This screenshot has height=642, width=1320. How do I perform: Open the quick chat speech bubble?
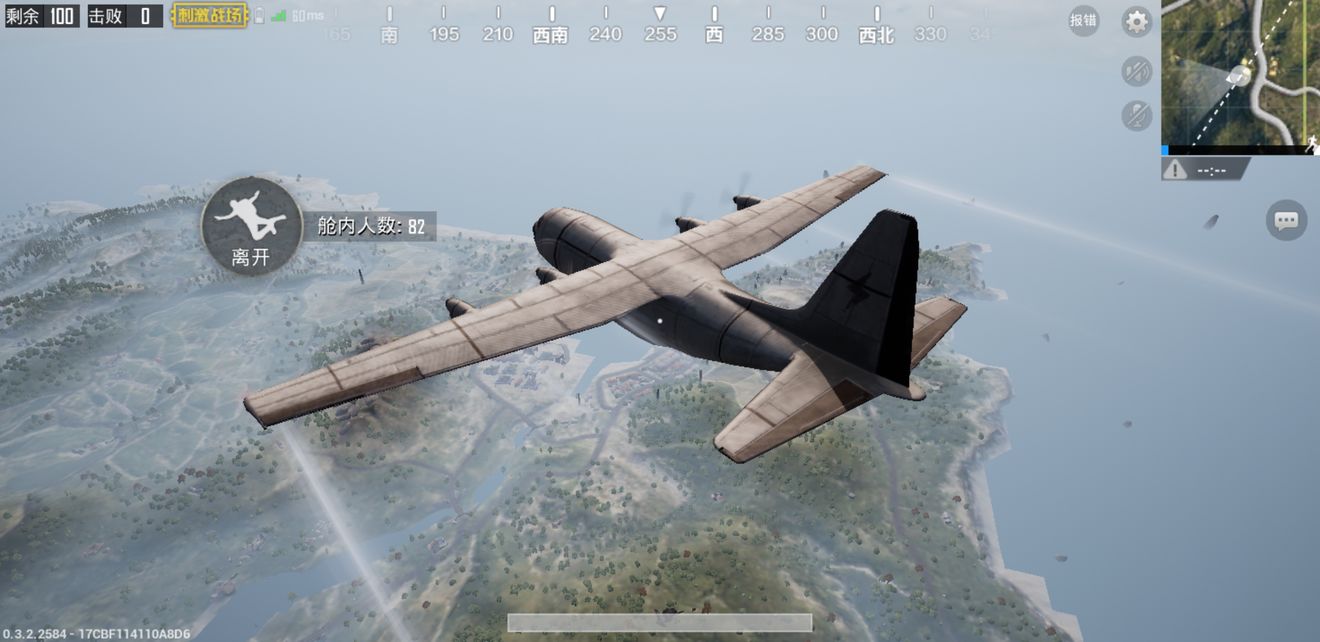[1286, 220]
